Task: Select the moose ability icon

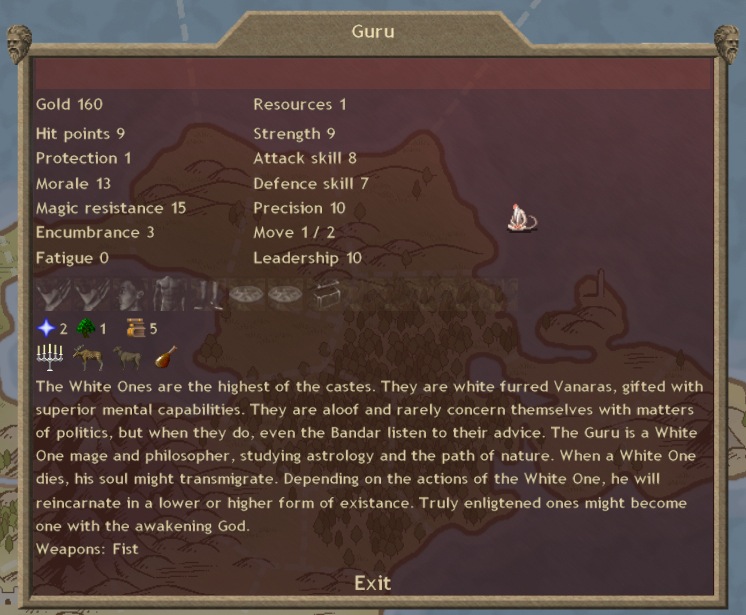Action: tap(87, 357)
